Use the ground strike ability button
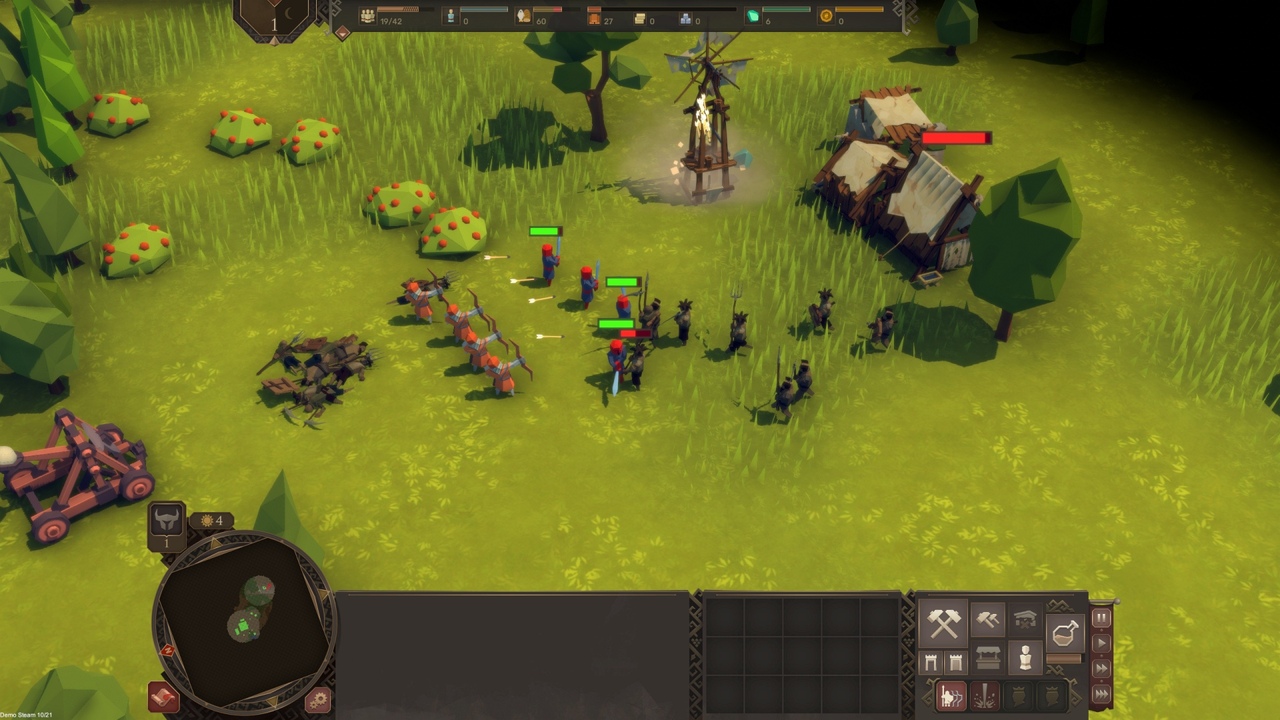1280x720 pixels. (985, 696)
